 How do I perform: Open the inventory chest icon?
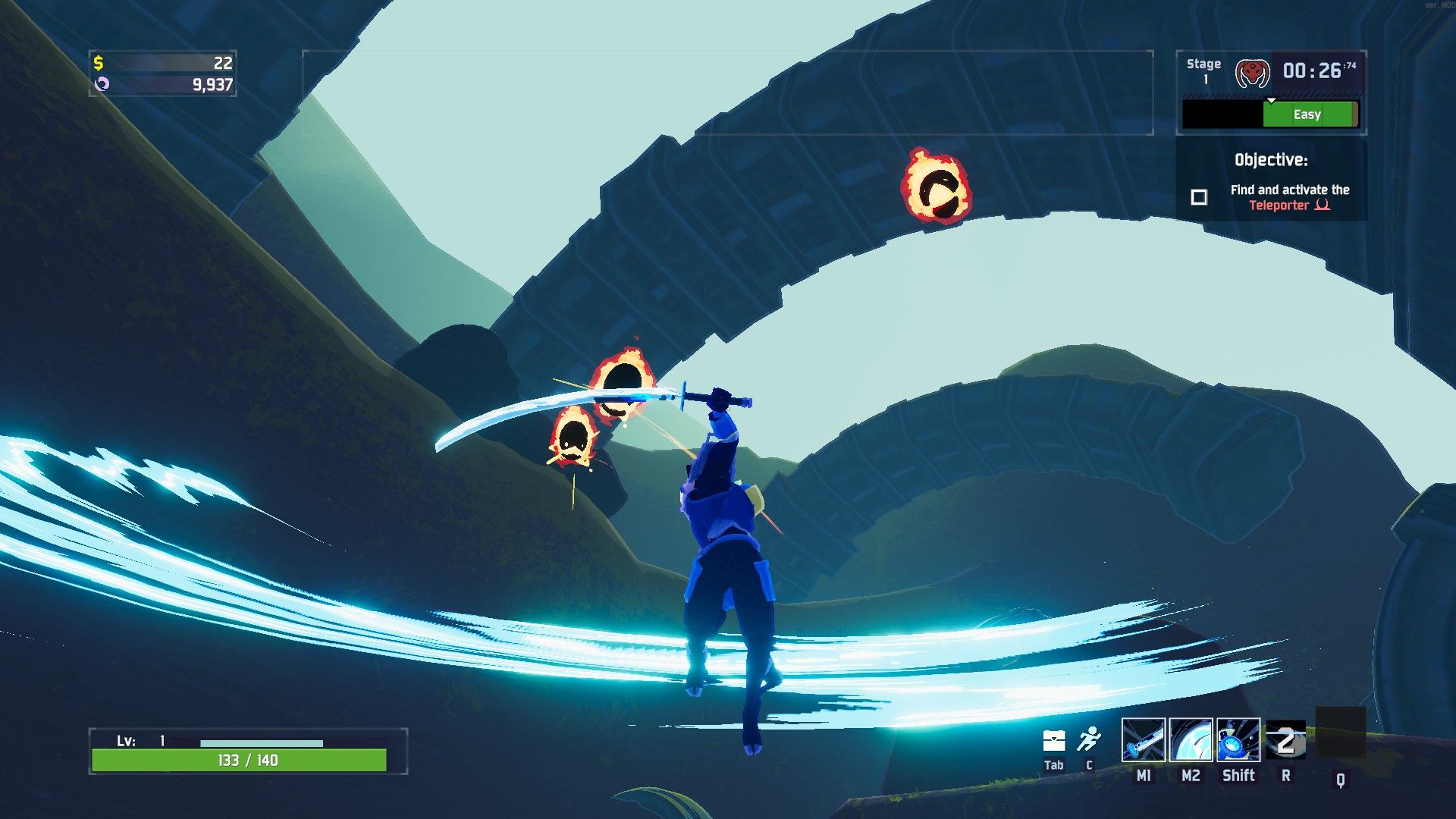pyautogui.click(x=1054, y=740)
